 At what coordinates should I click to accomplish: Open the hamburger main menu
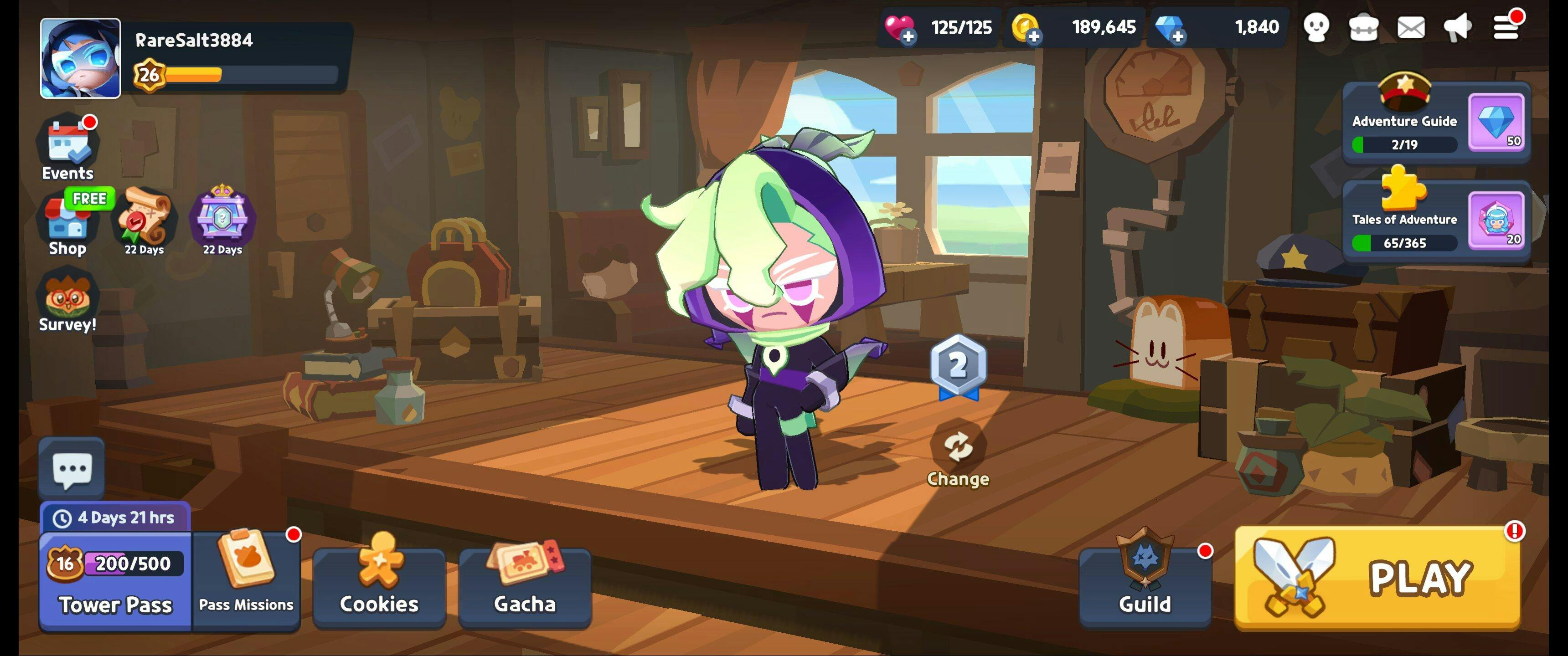point(1506,27)
